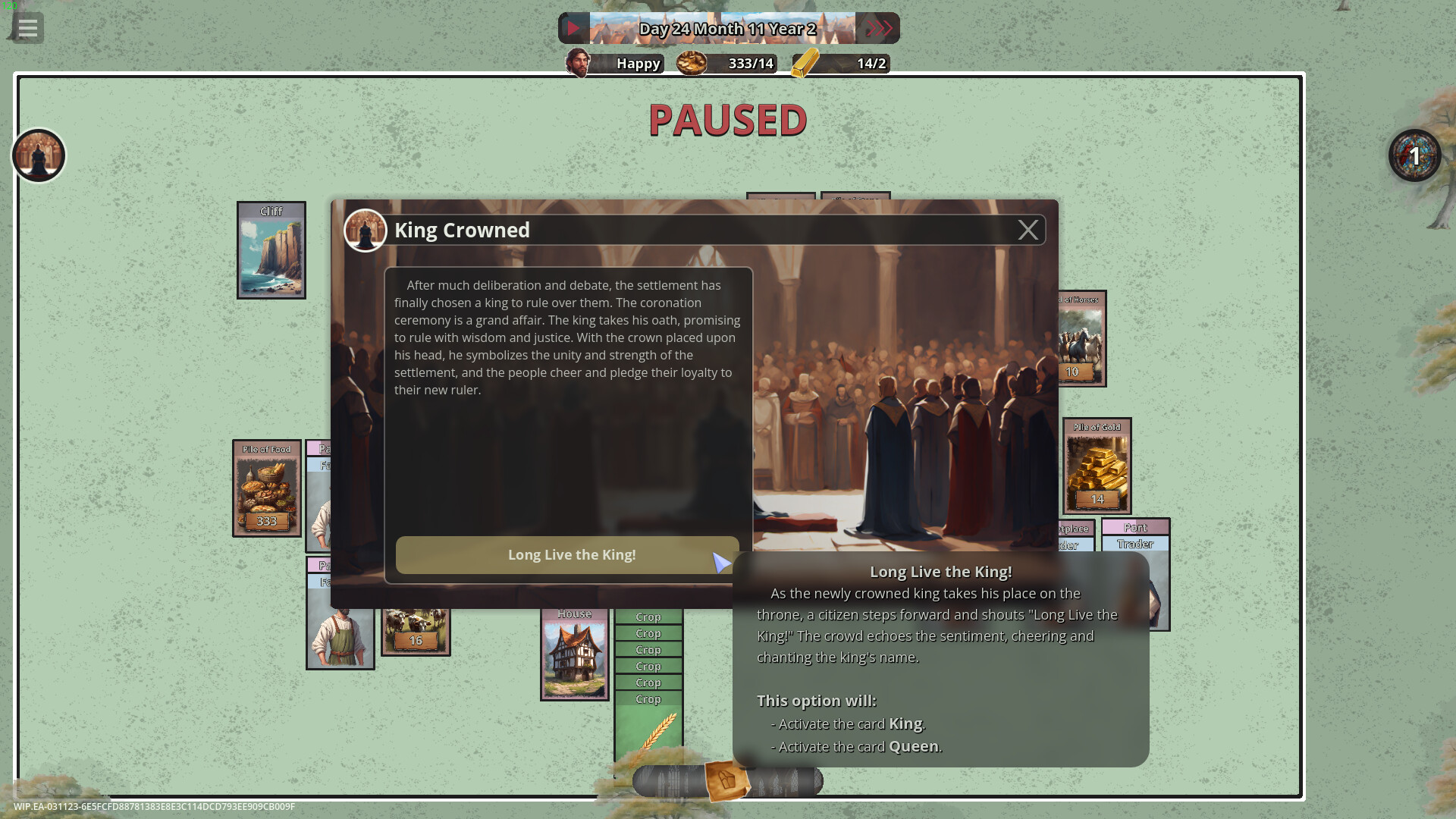Image resolution: width=1456 pixels, height=819 pixels.
Task: Choose the Long Live the King! option
Action: (572, 554)
